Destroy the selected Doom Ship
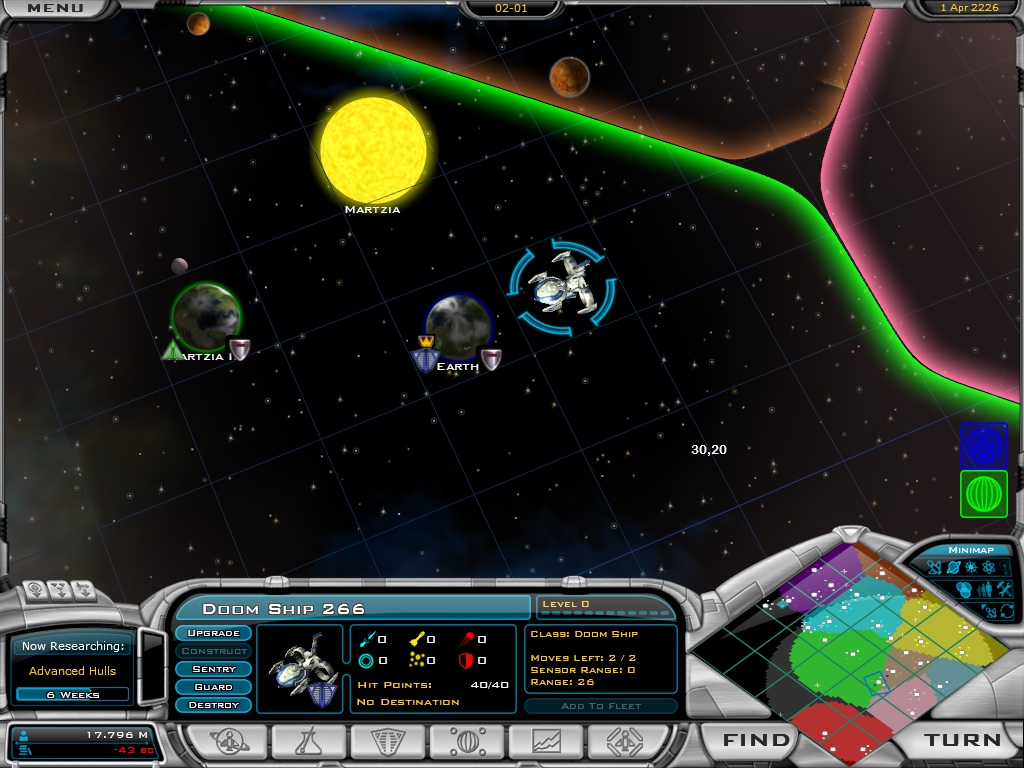Screen dimensions: 1024x768 point(213,705)
